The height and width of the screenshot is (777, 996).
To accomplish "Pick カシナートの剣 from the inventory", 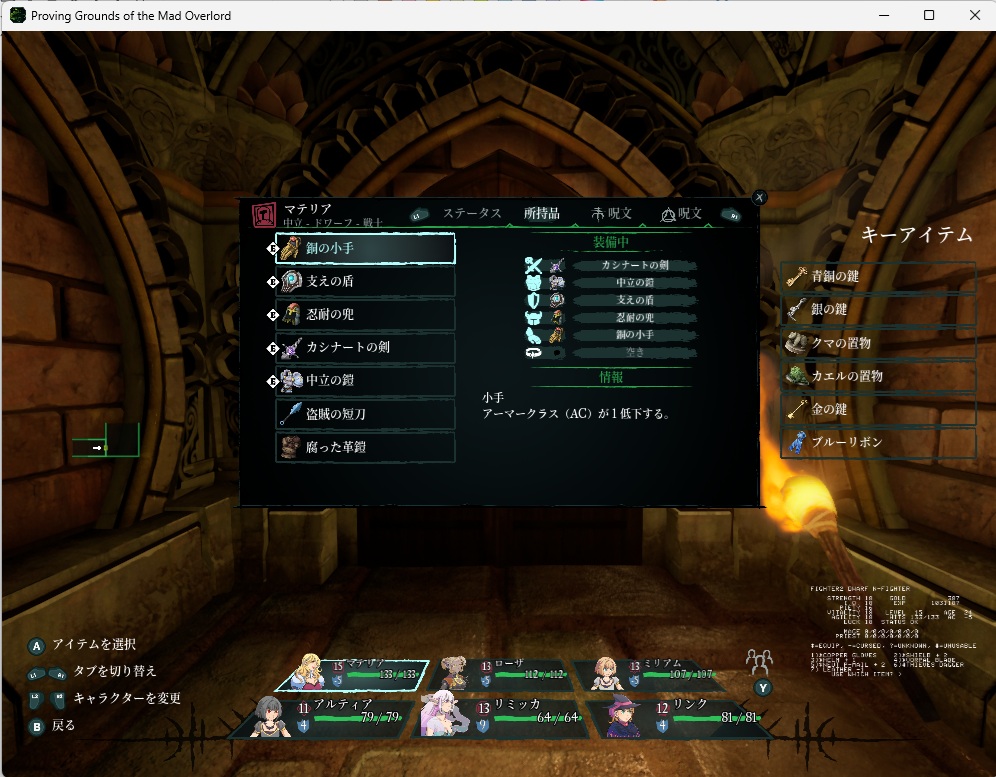I will [x=365, y=348].
